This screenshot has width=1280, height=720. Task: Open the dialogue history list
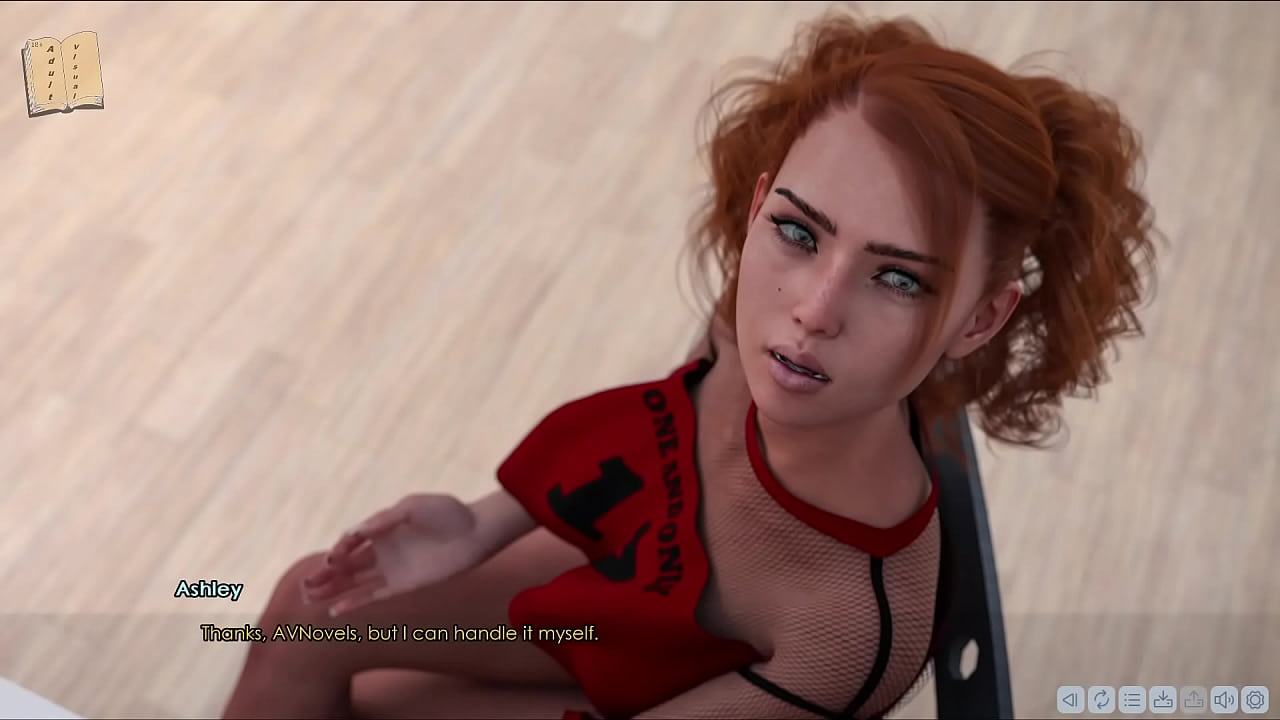click(x=1132, y=700)
